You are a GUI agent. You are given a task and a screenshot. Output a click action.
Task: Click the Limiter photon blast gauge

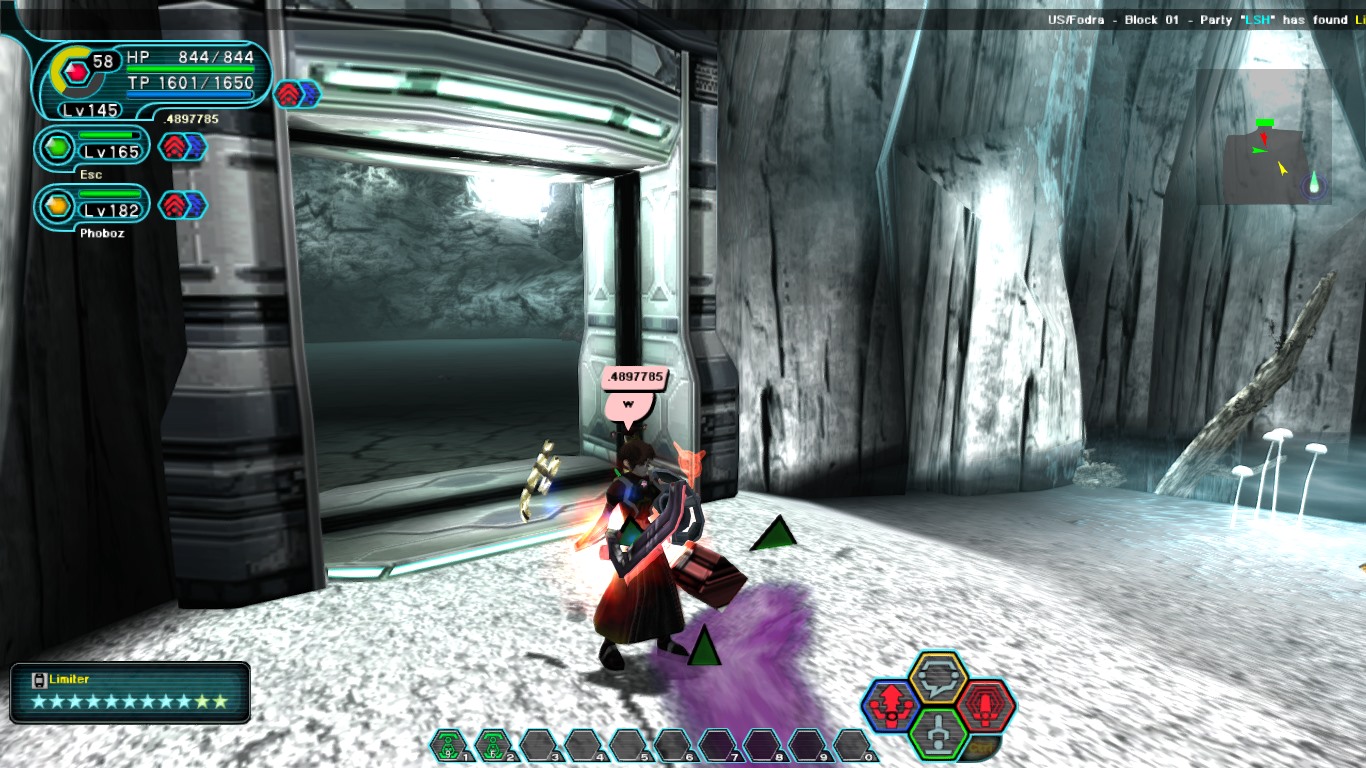click(130, 692)
